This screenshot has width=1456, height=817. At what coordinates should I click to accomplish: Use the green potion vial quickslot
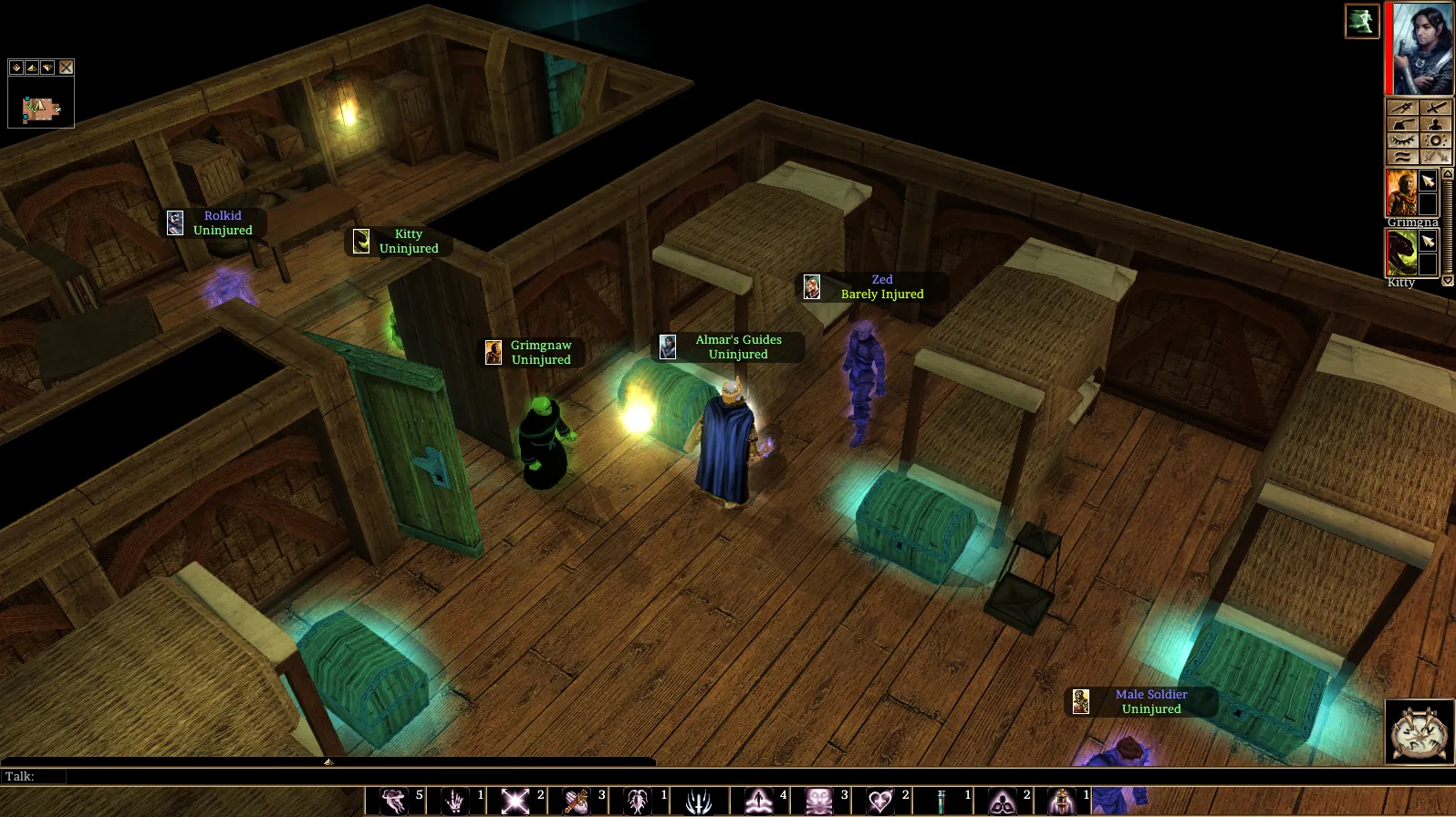pyautogui.click(x=941, y=801)
